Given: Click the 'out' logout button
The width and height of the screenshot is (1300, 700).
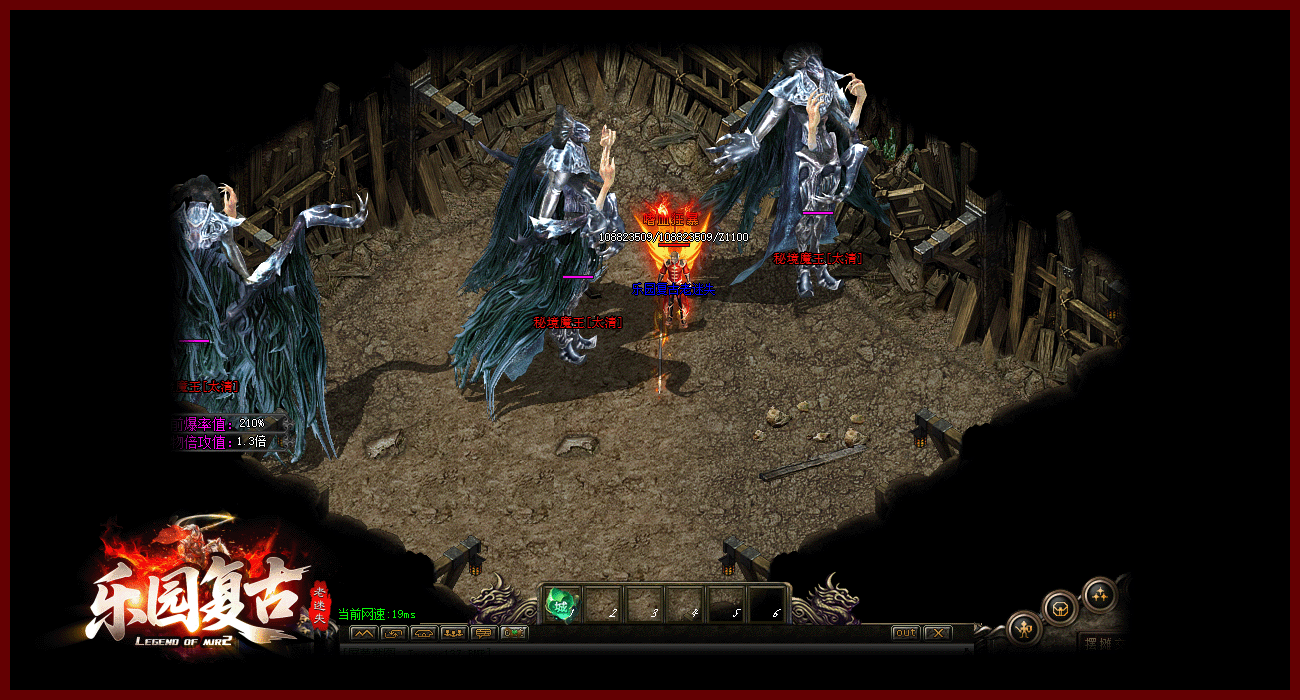Looking at the screenshot, I should [905, 633].
